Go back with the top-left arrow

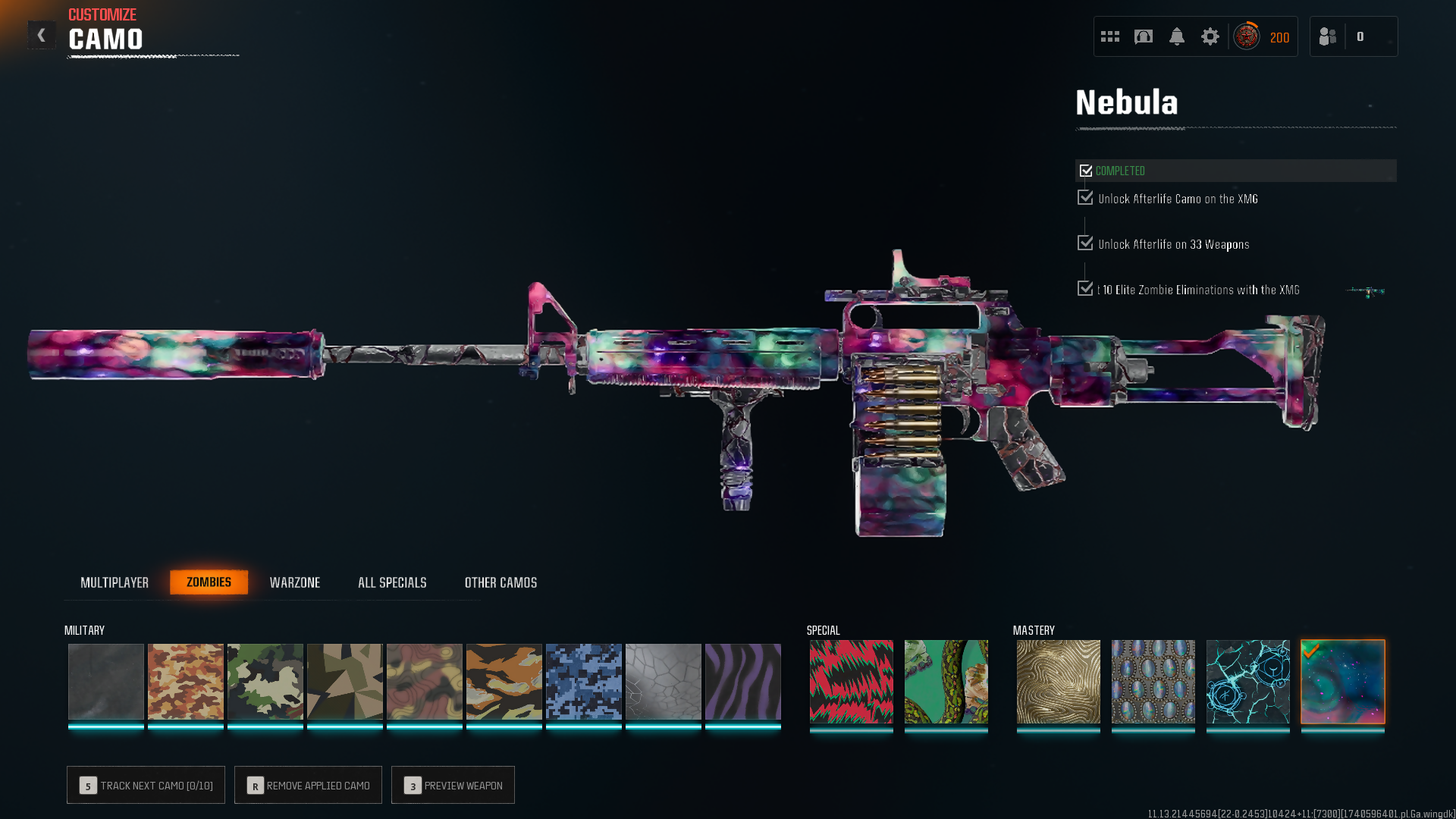tap(42, 35)
